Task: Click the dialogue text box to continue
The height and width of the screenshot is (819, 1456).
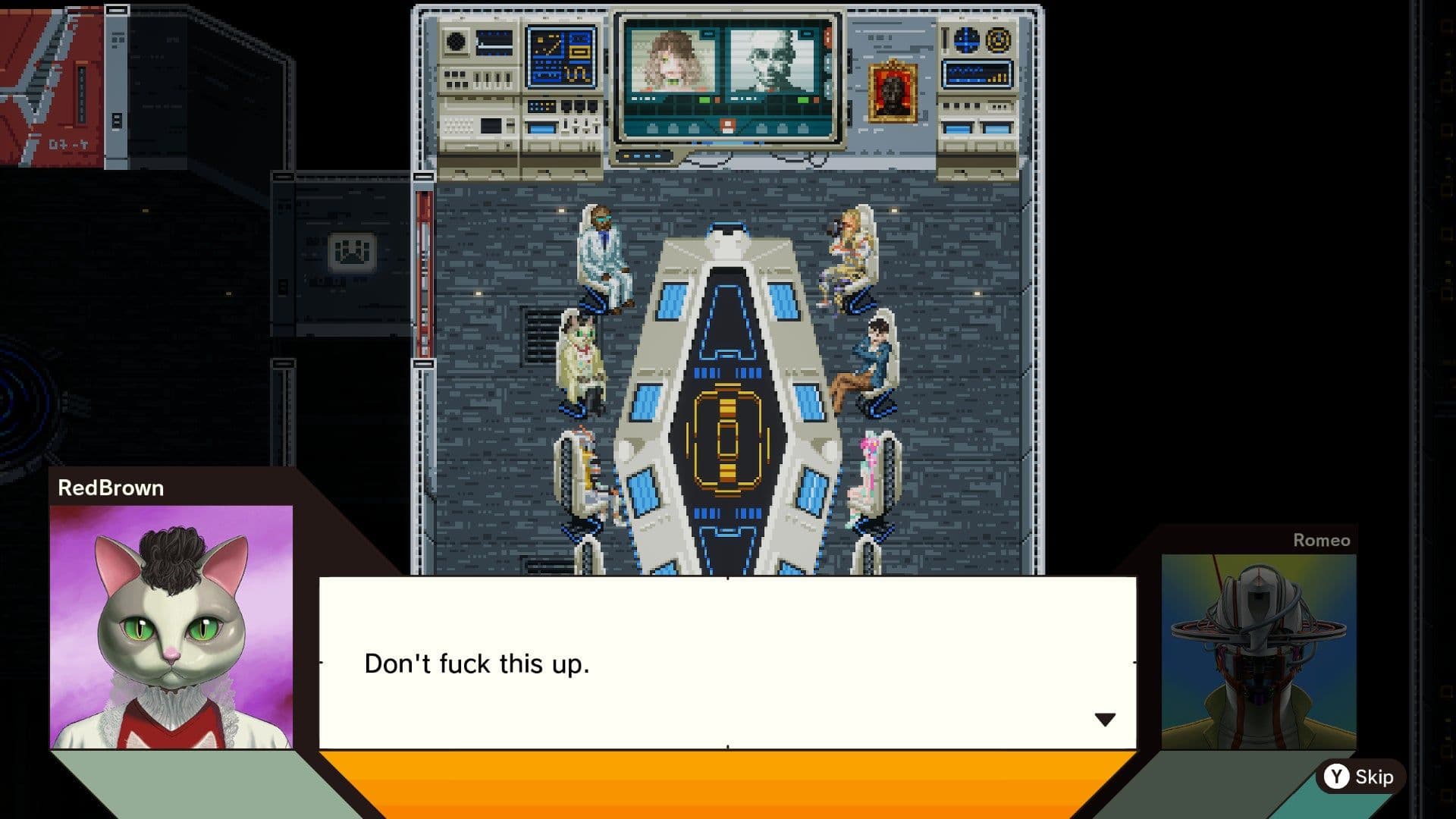Action: [x=726, y=663]
